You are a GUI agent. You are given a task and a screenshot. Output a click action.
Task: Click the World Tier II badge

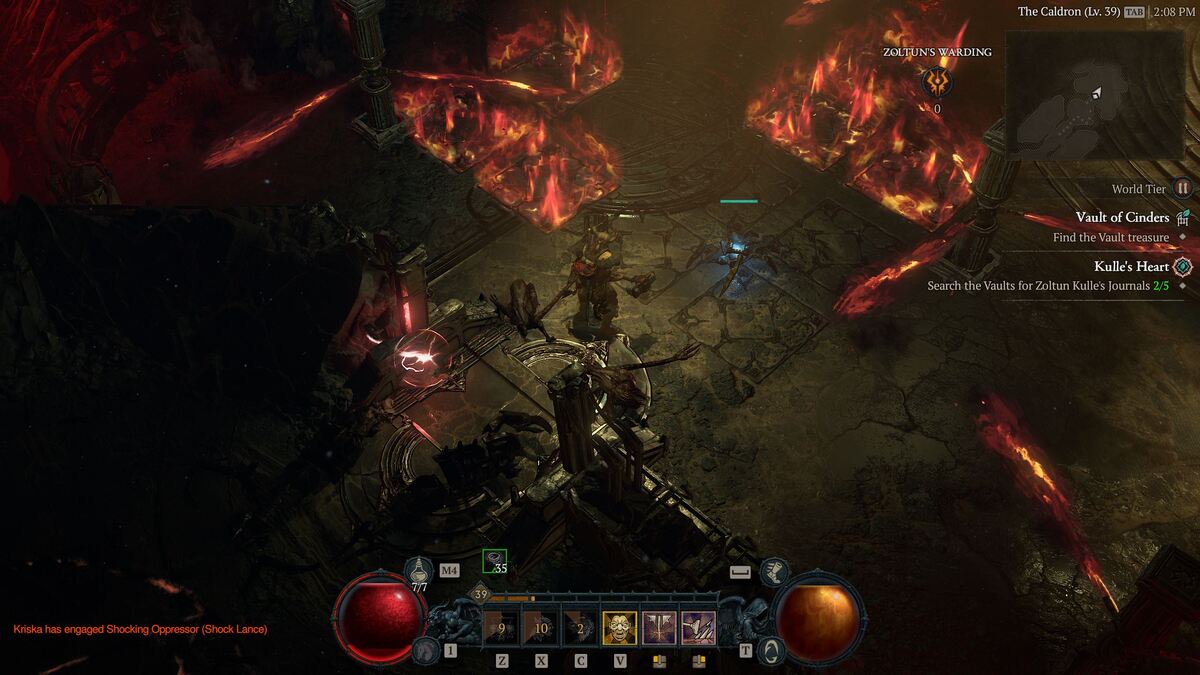tap(1182, 188)
